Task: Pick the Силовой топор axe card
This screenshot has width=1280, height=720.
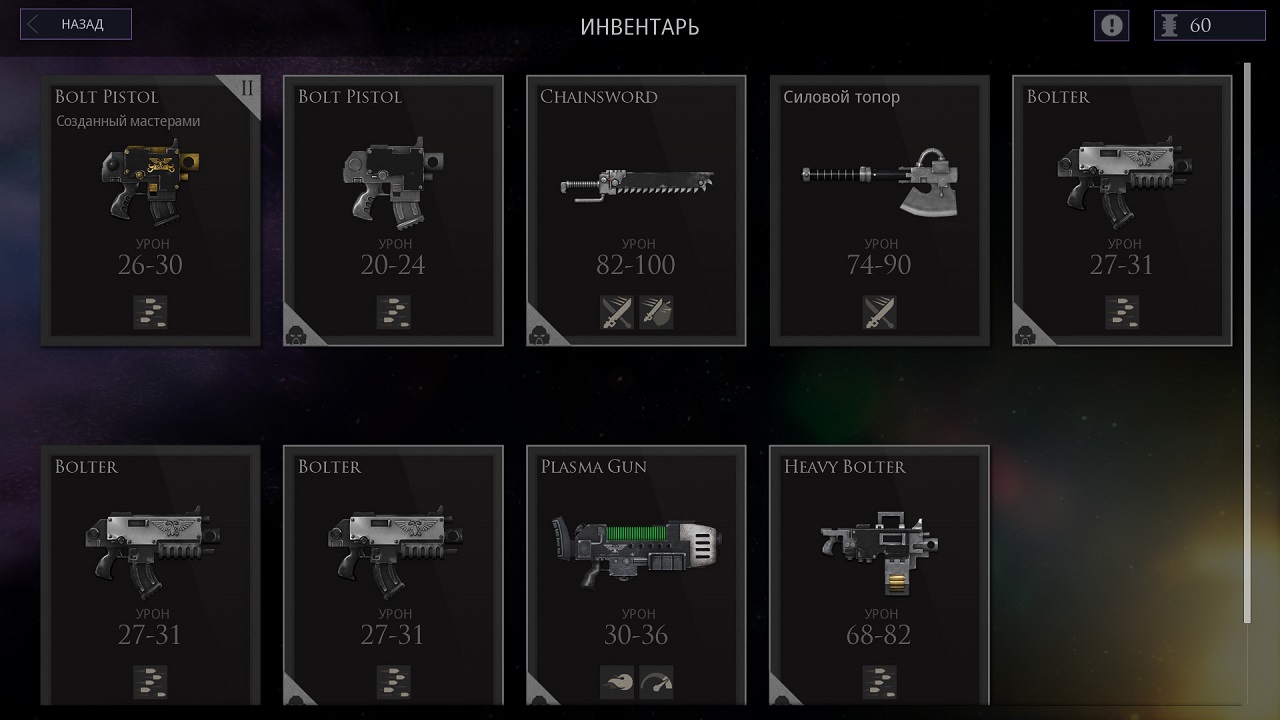Action: [879, 210]
